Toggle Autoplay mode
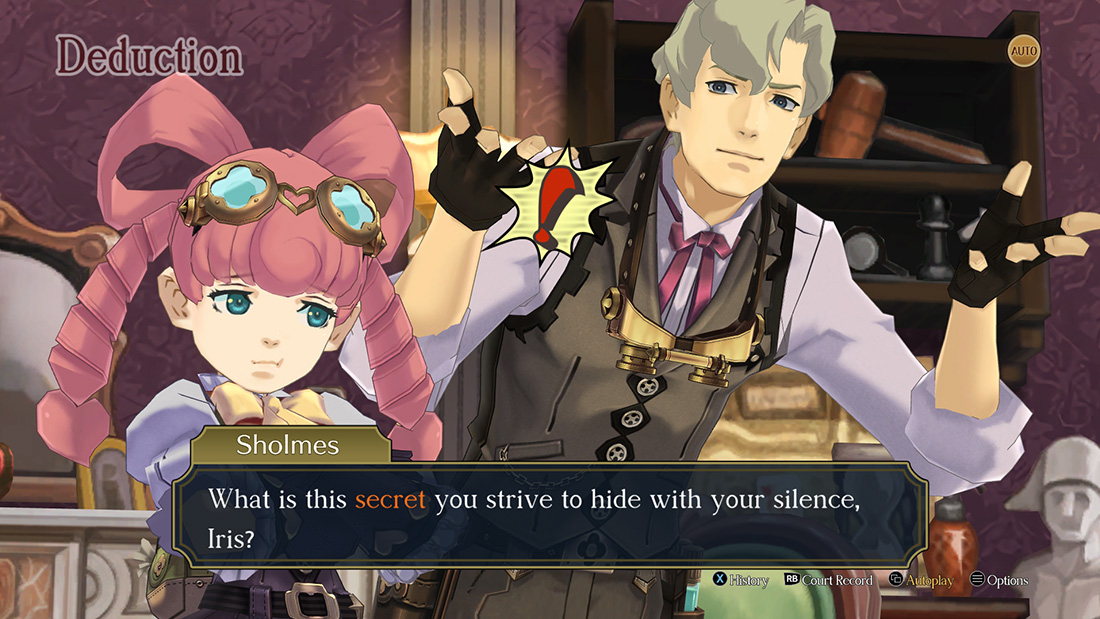 pos(921,580)
